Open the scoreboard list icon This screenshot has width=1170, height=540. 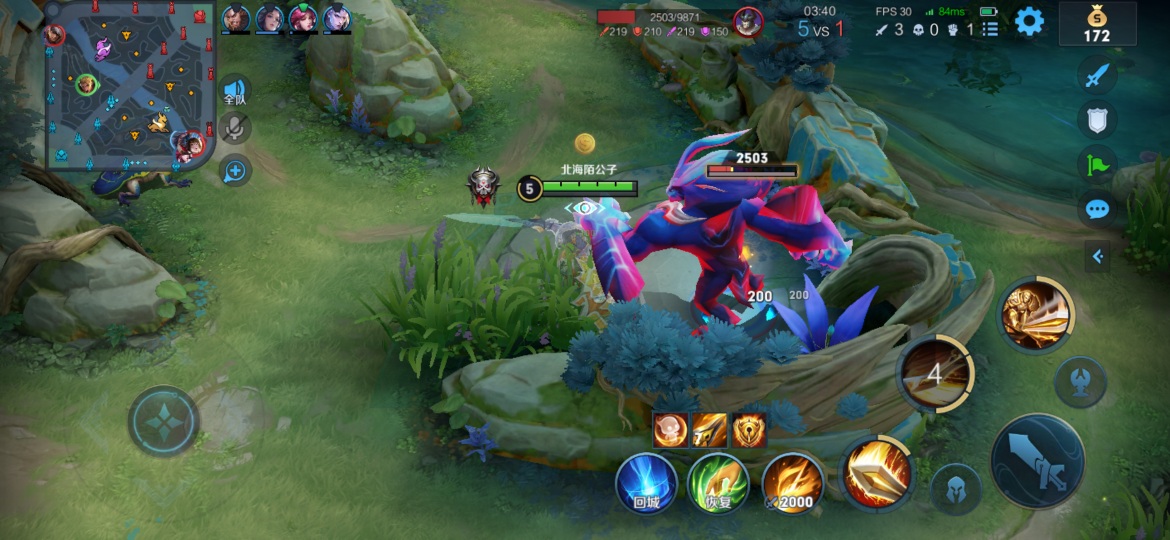990,29
